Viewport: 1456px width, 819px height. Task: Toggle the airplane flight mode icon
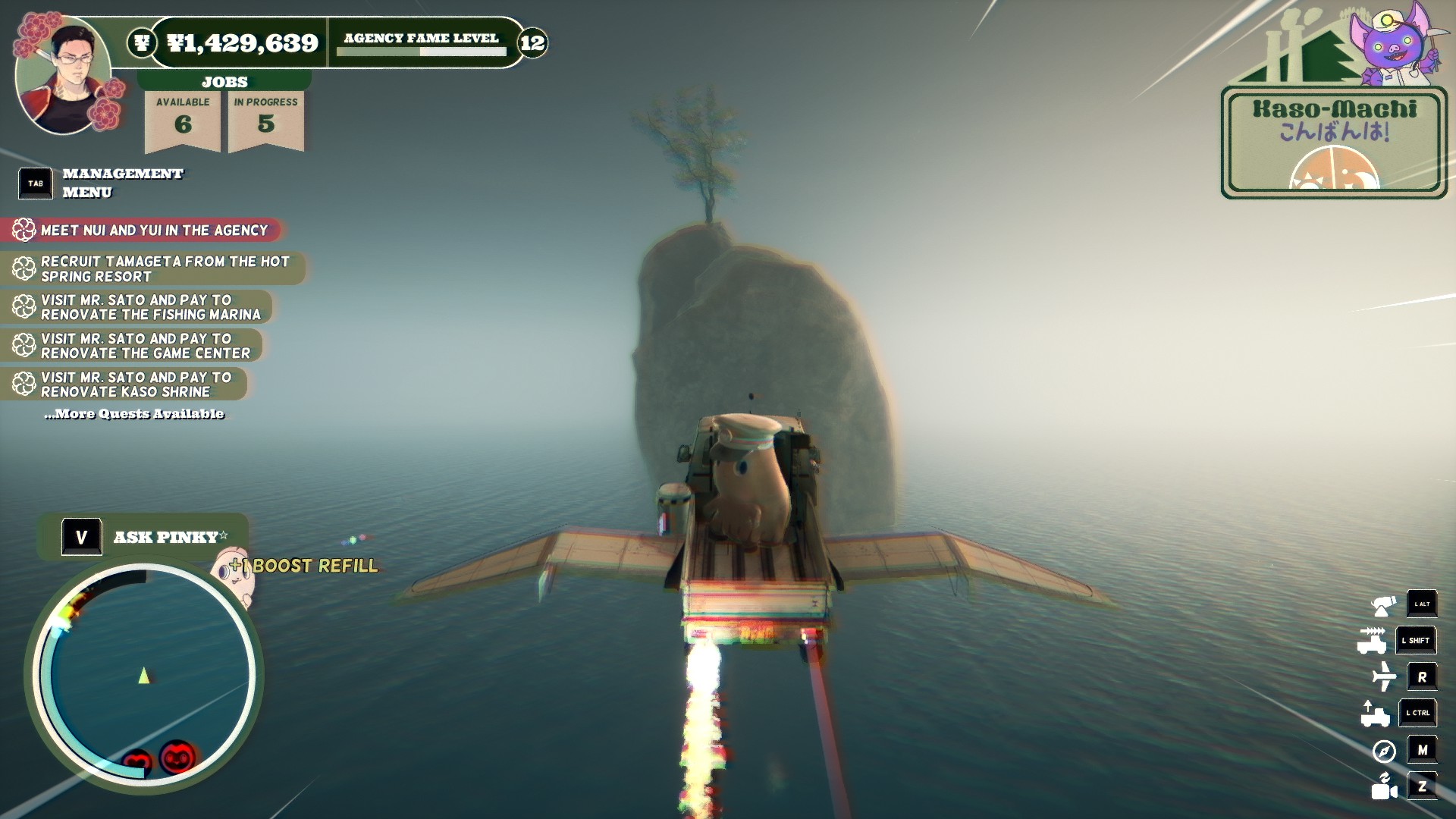click(1384, 676)
